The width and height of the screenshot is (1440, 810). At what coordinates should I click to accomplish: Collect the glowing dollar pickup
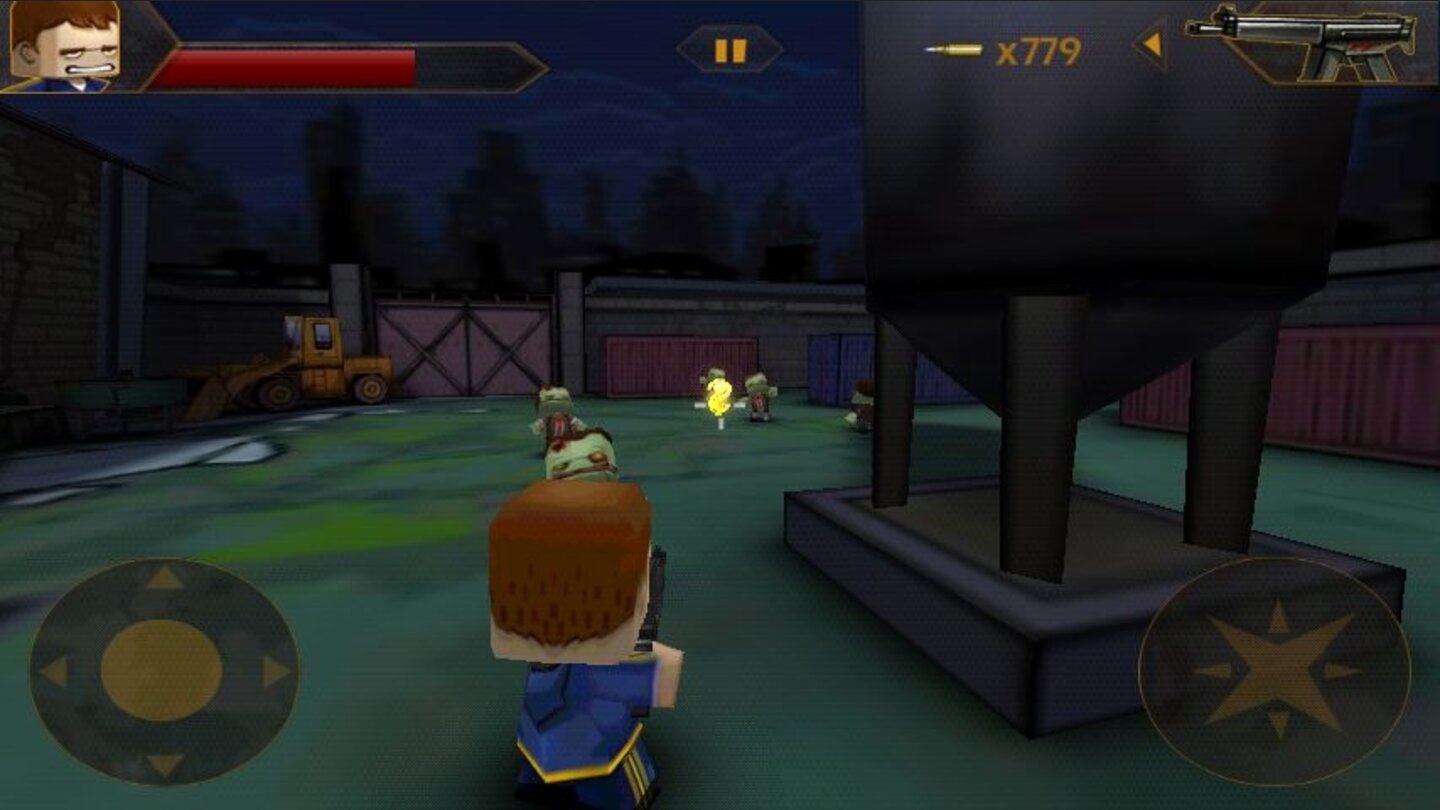[x=718, y=395]
